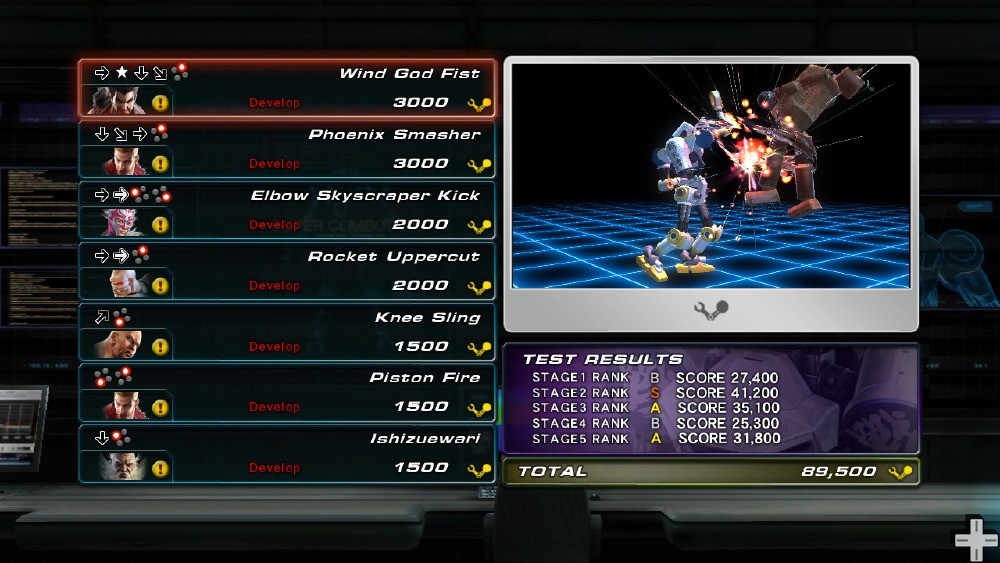The image size is (1000, 563).
Task: Pick the Rocket Uppercut move
Action: click(x=287, y=271)
